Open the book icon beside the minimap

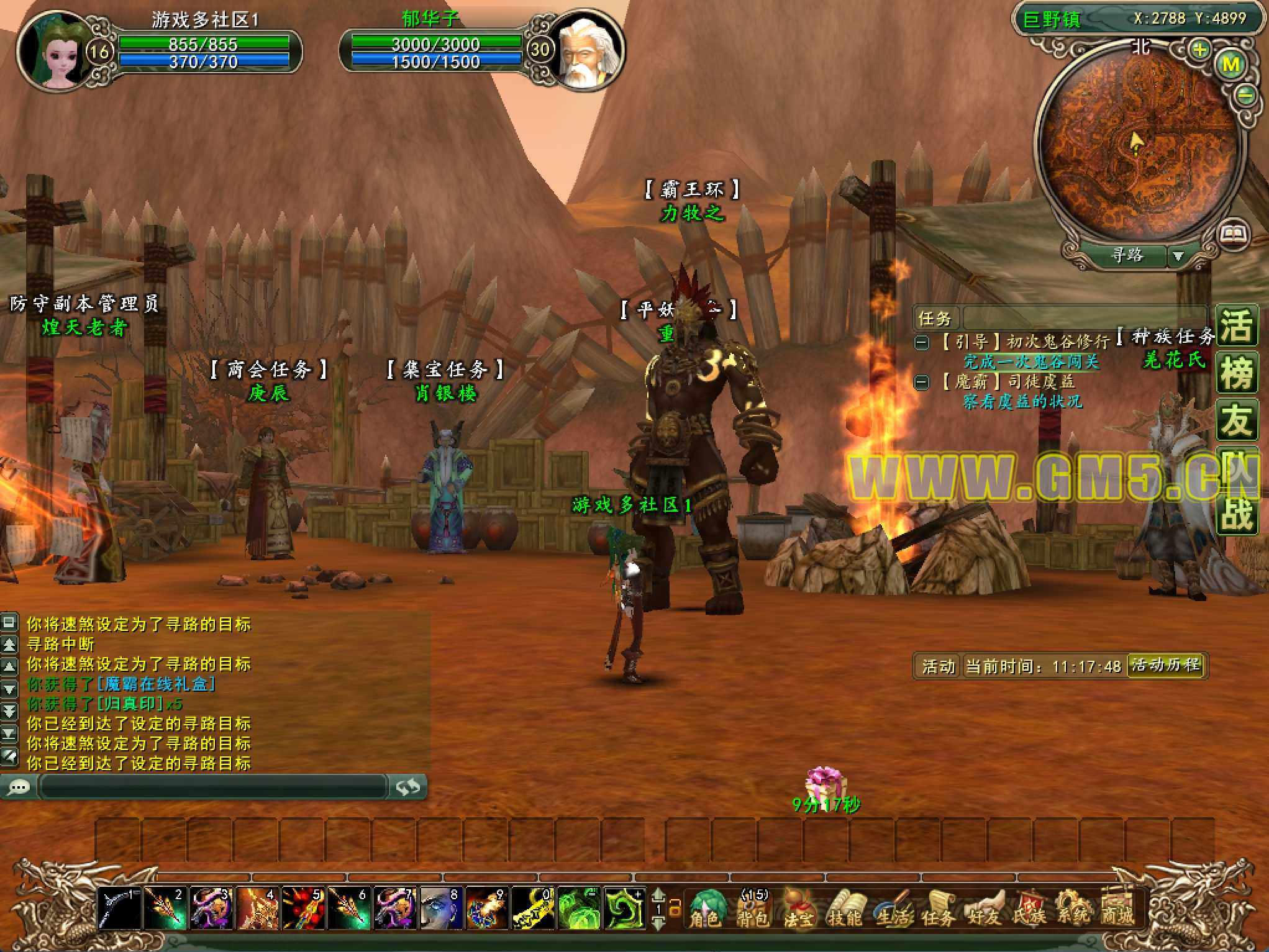click(x=1233, y=234)
